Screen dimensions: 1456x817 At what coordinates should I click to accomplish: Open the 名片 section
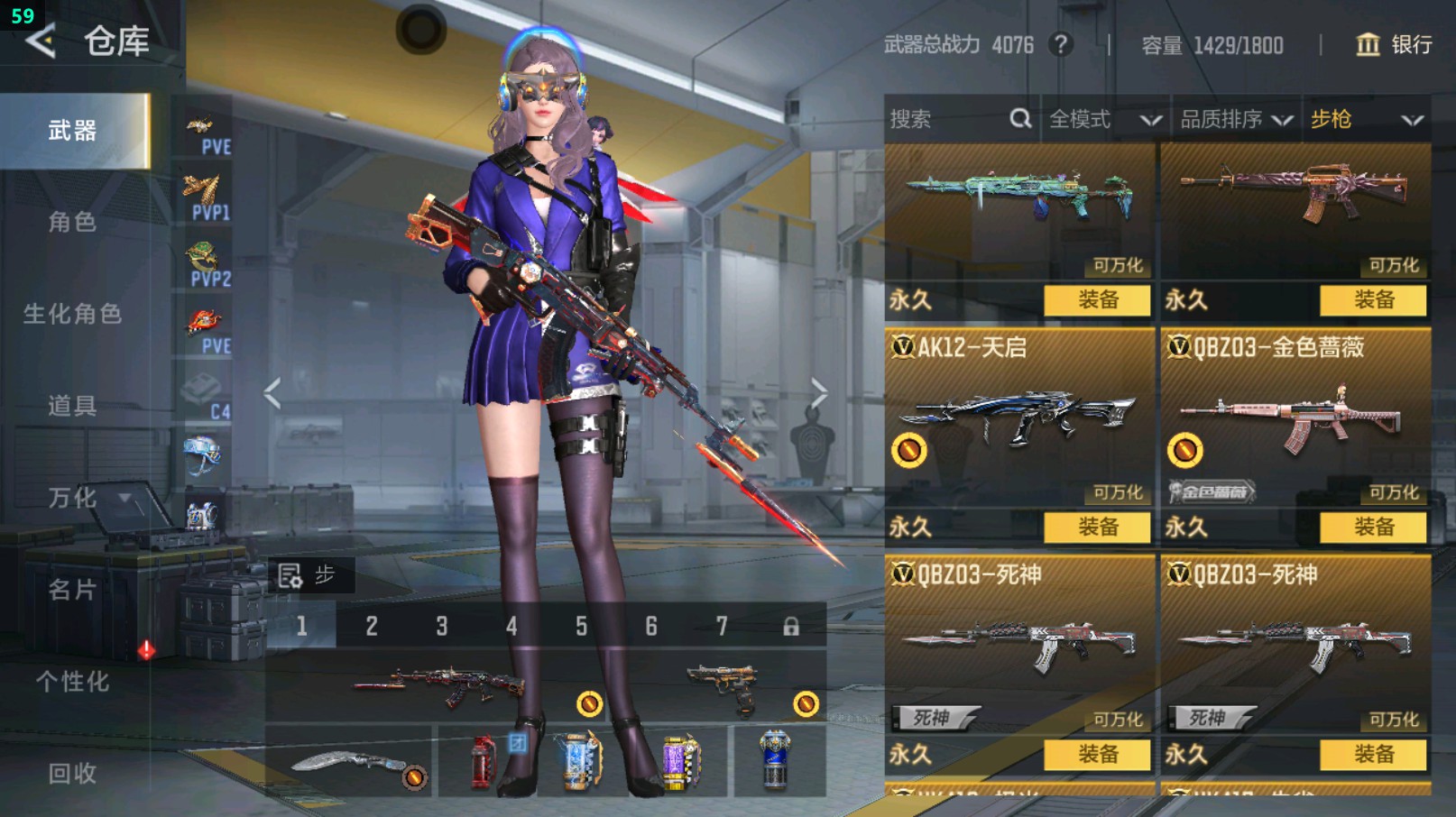(x=73, y=590)
